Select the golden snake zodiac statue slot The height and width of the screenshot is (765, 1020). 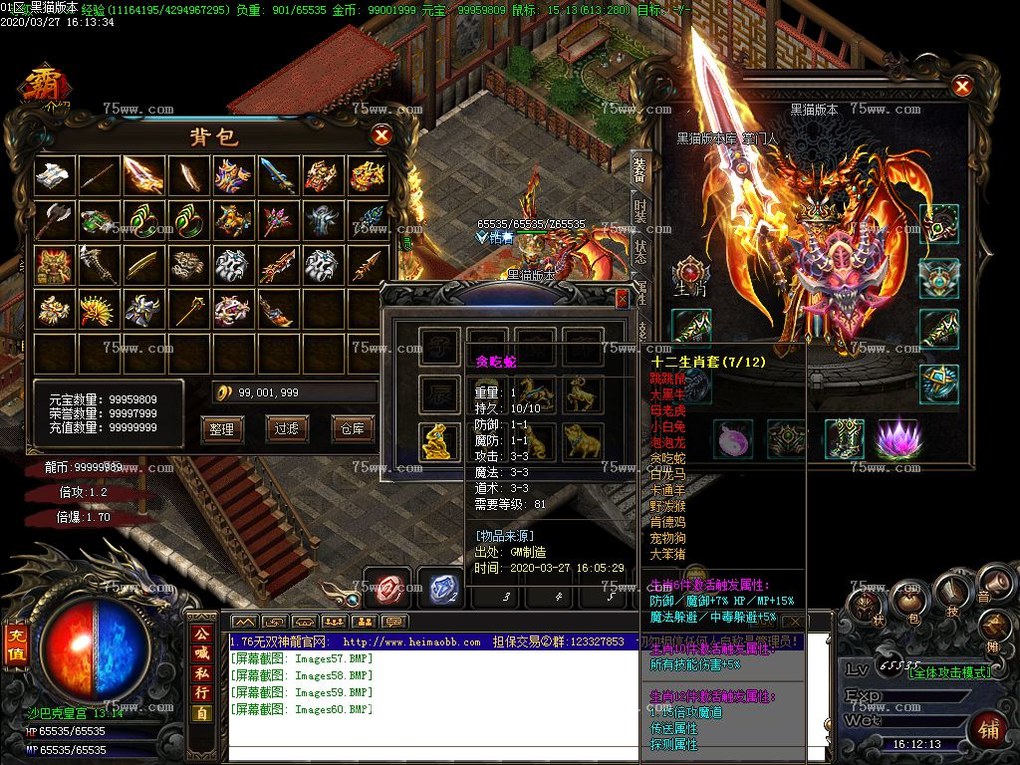438,441
